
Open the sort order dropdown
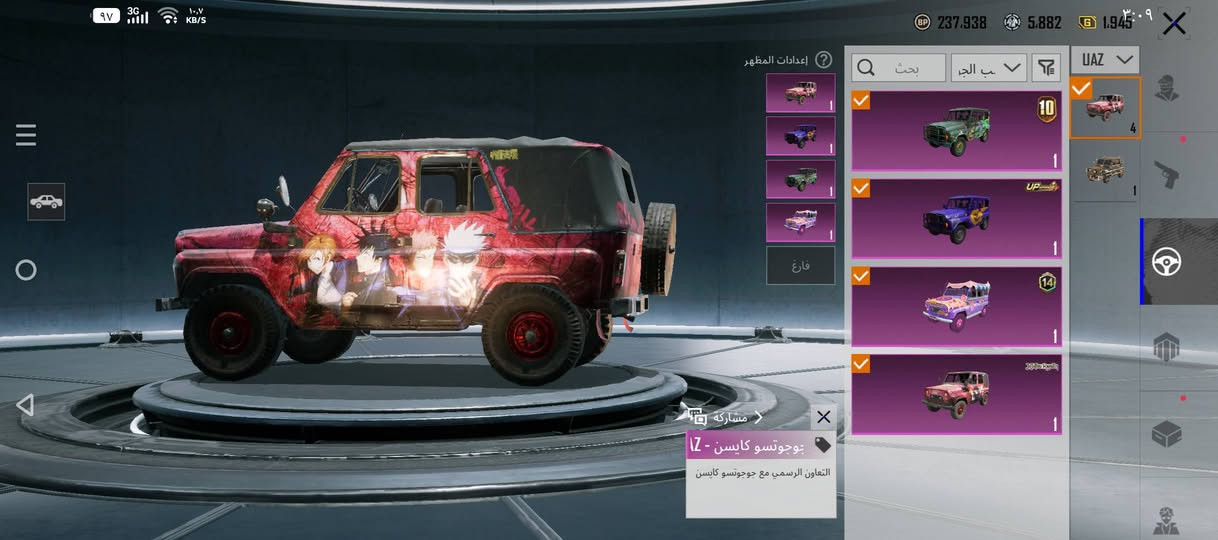click(989, 68)
